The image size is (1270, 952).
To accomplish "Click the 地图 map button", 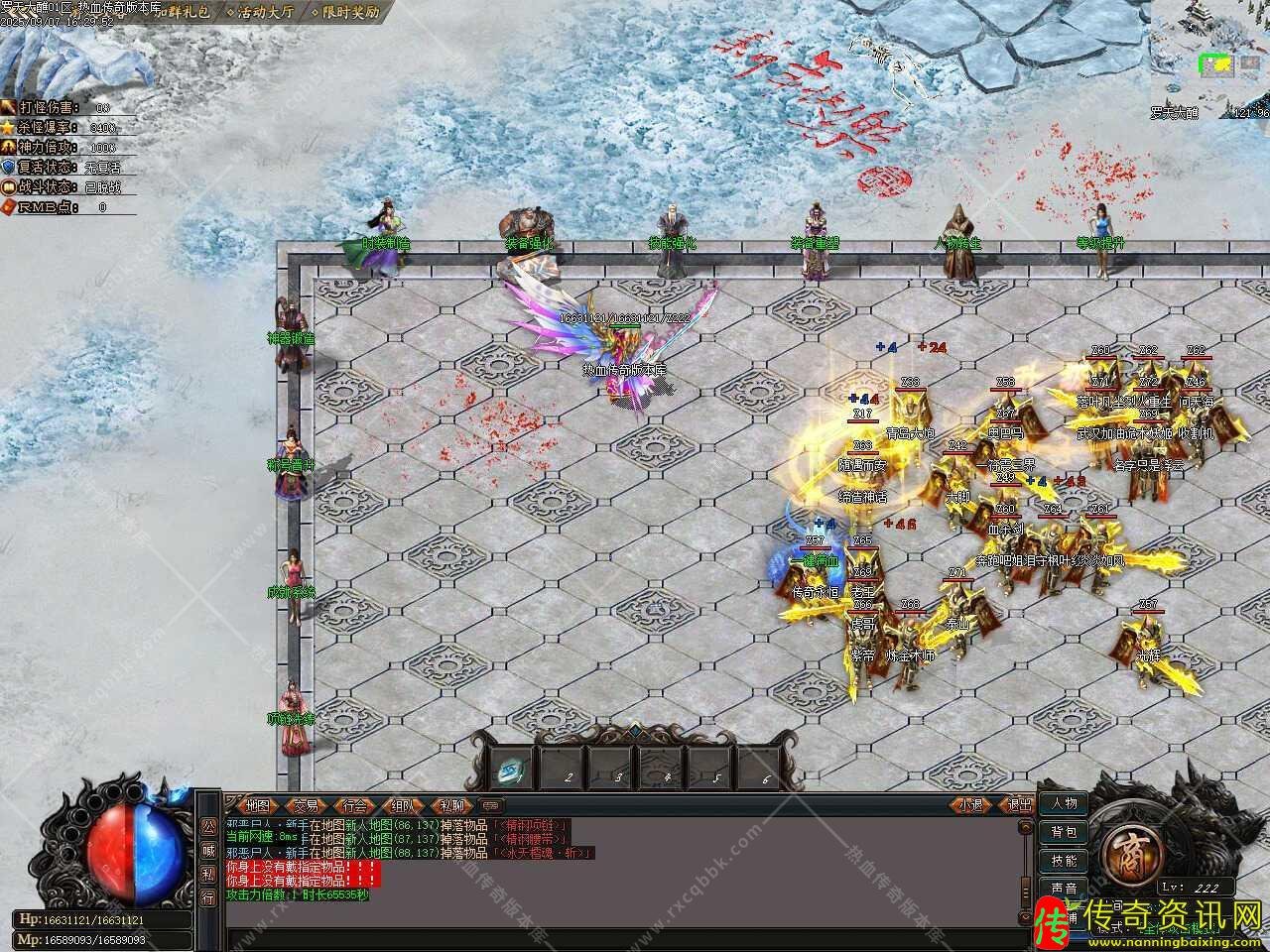I will pyautogui.click(x=257, y=805).
